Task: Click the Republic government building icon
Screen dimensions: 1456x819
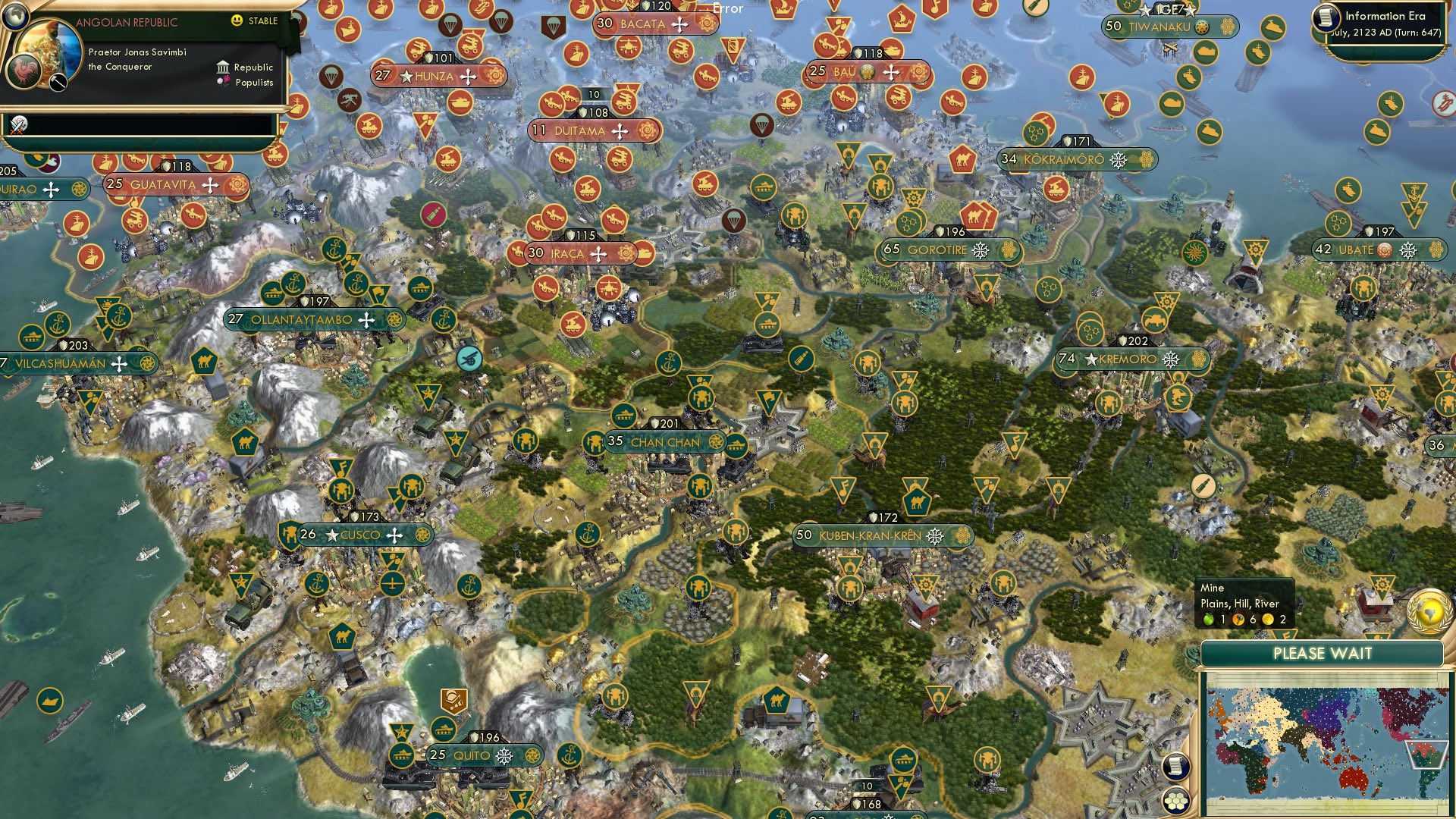Action: (x=222, y=67)
